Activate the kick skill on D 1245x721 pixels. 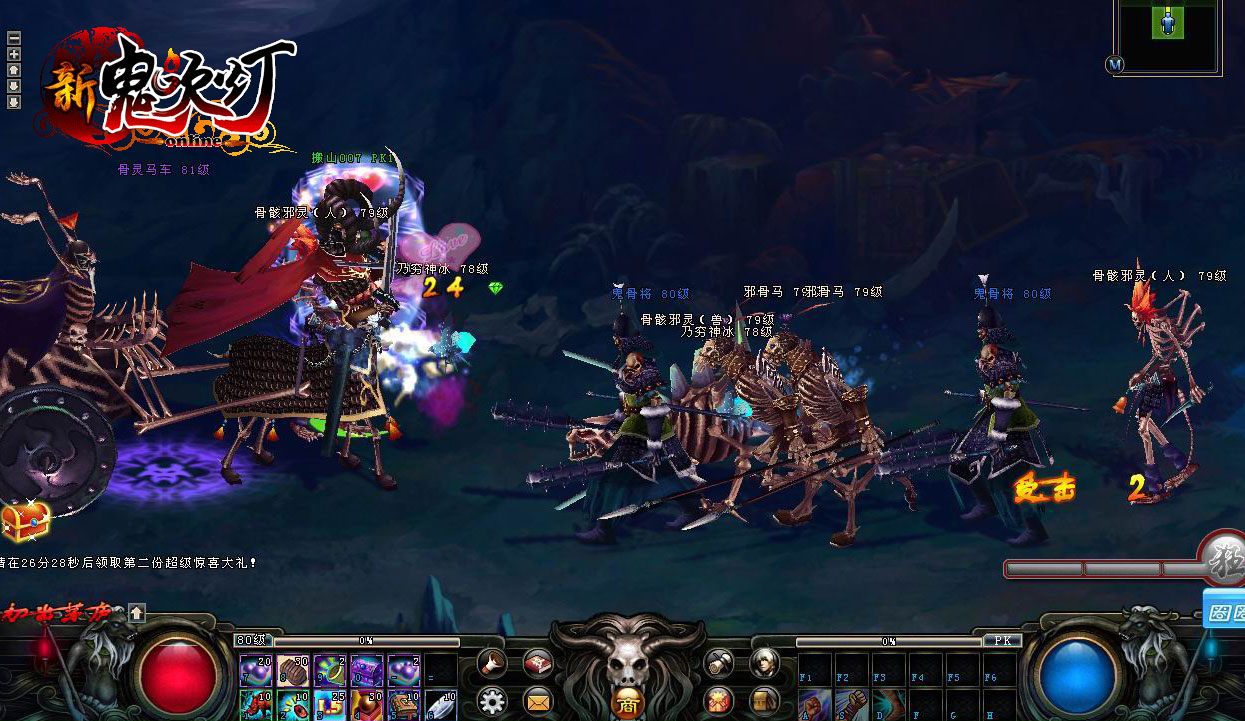pyautogui.click(x=888, y=704)
